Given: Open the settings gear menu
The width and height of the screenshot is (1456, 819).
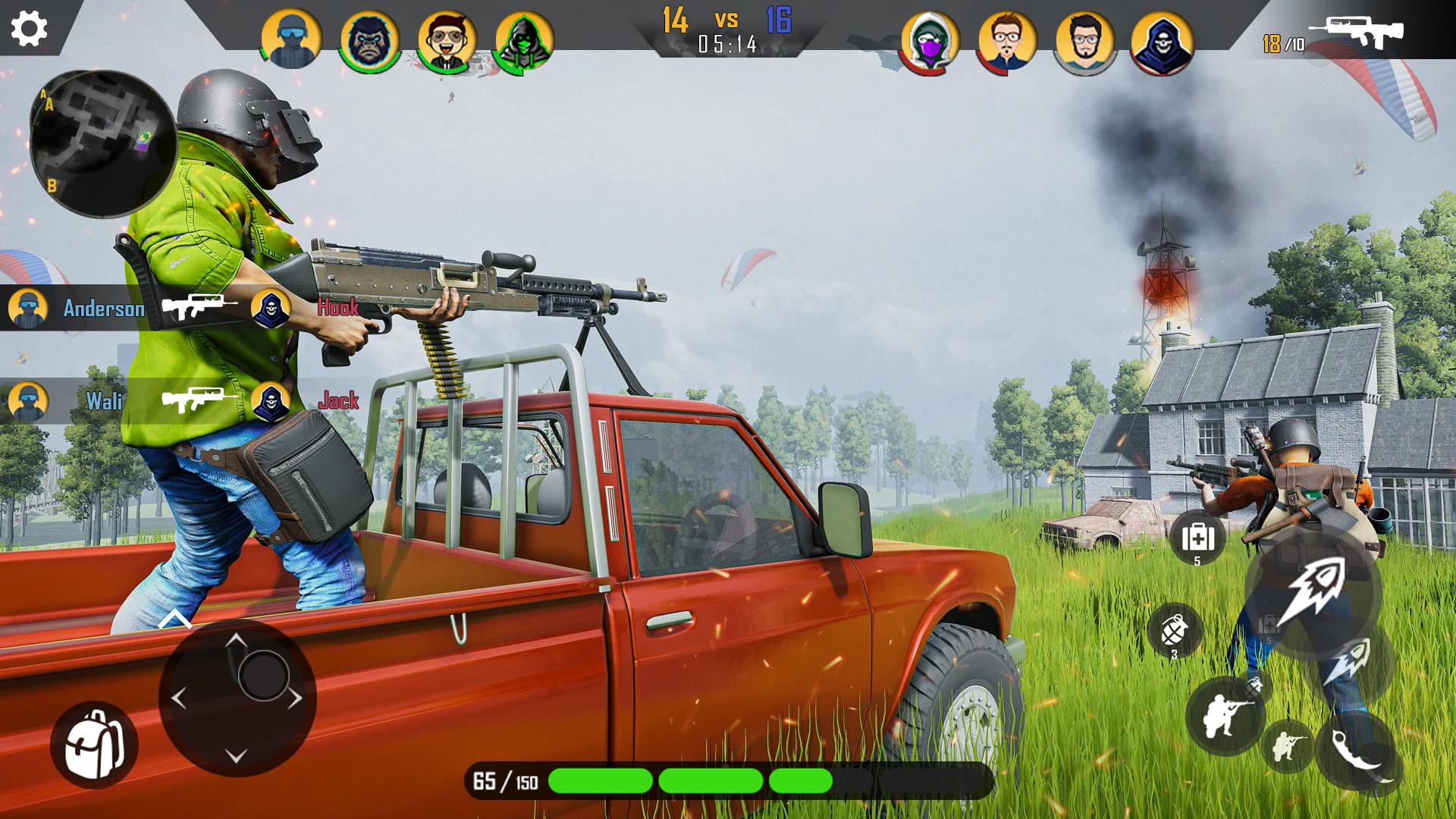Looking at the screenshot, I should (28, 29).
